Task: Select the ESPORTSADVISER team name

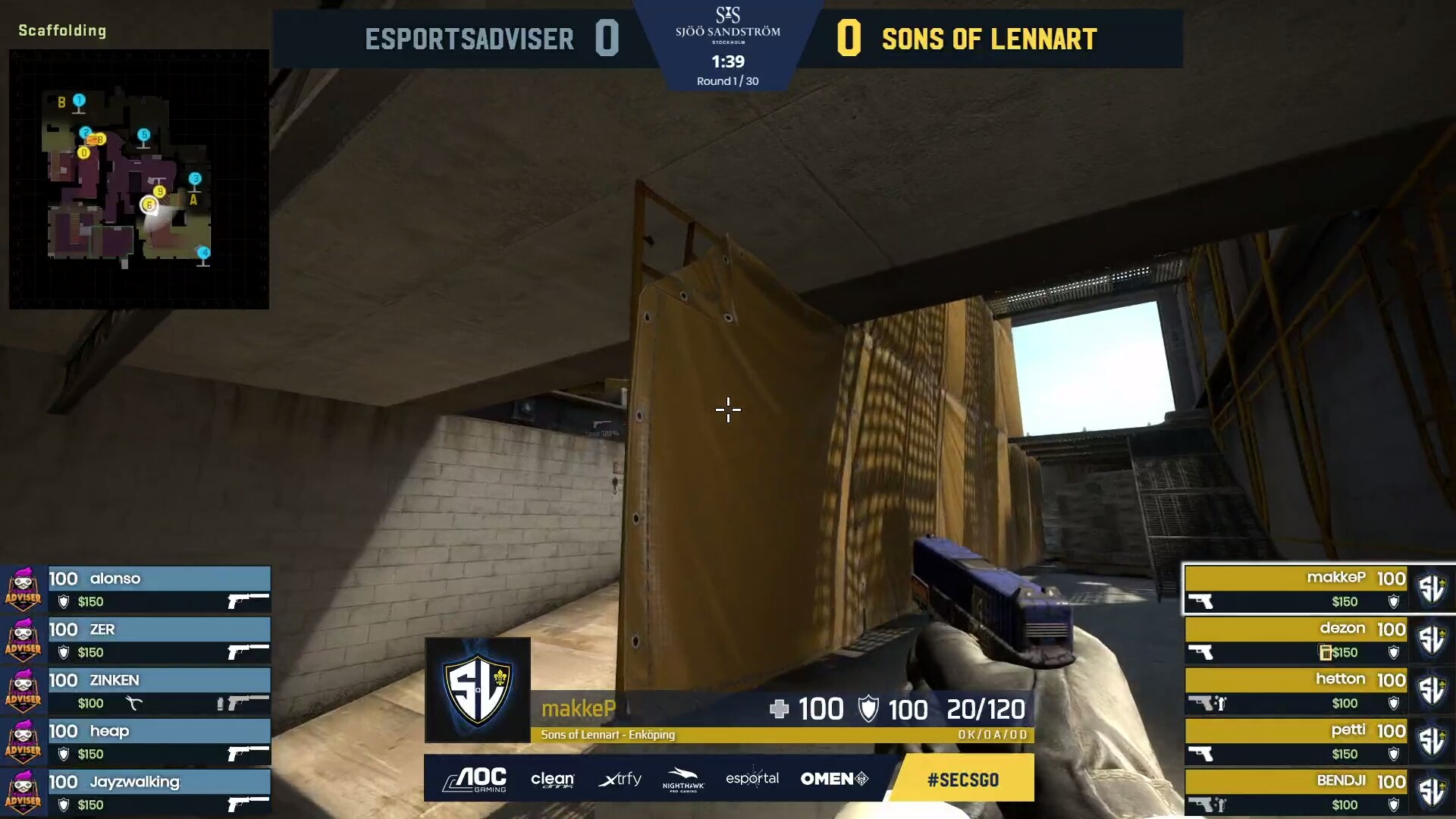Action: pyautogui.click(x=469, y=38)
